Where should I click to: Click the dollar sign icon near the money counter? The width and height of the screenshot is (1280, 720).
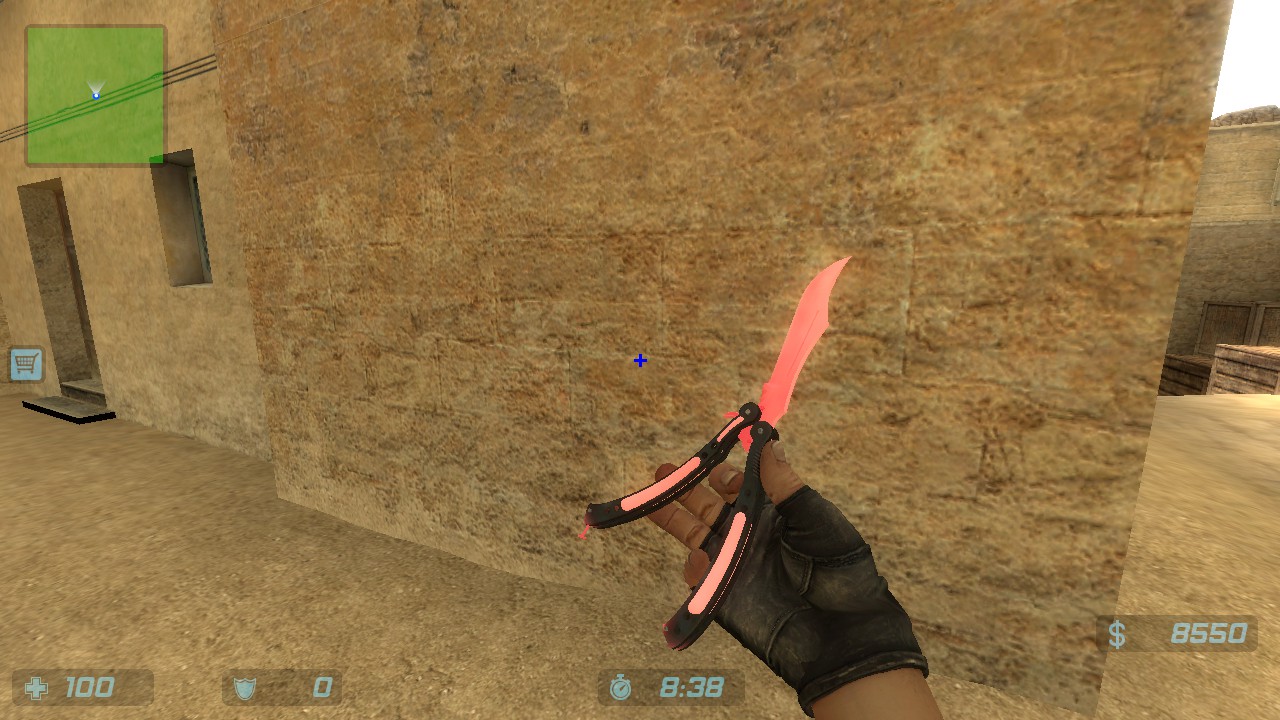pos(1117,632)
